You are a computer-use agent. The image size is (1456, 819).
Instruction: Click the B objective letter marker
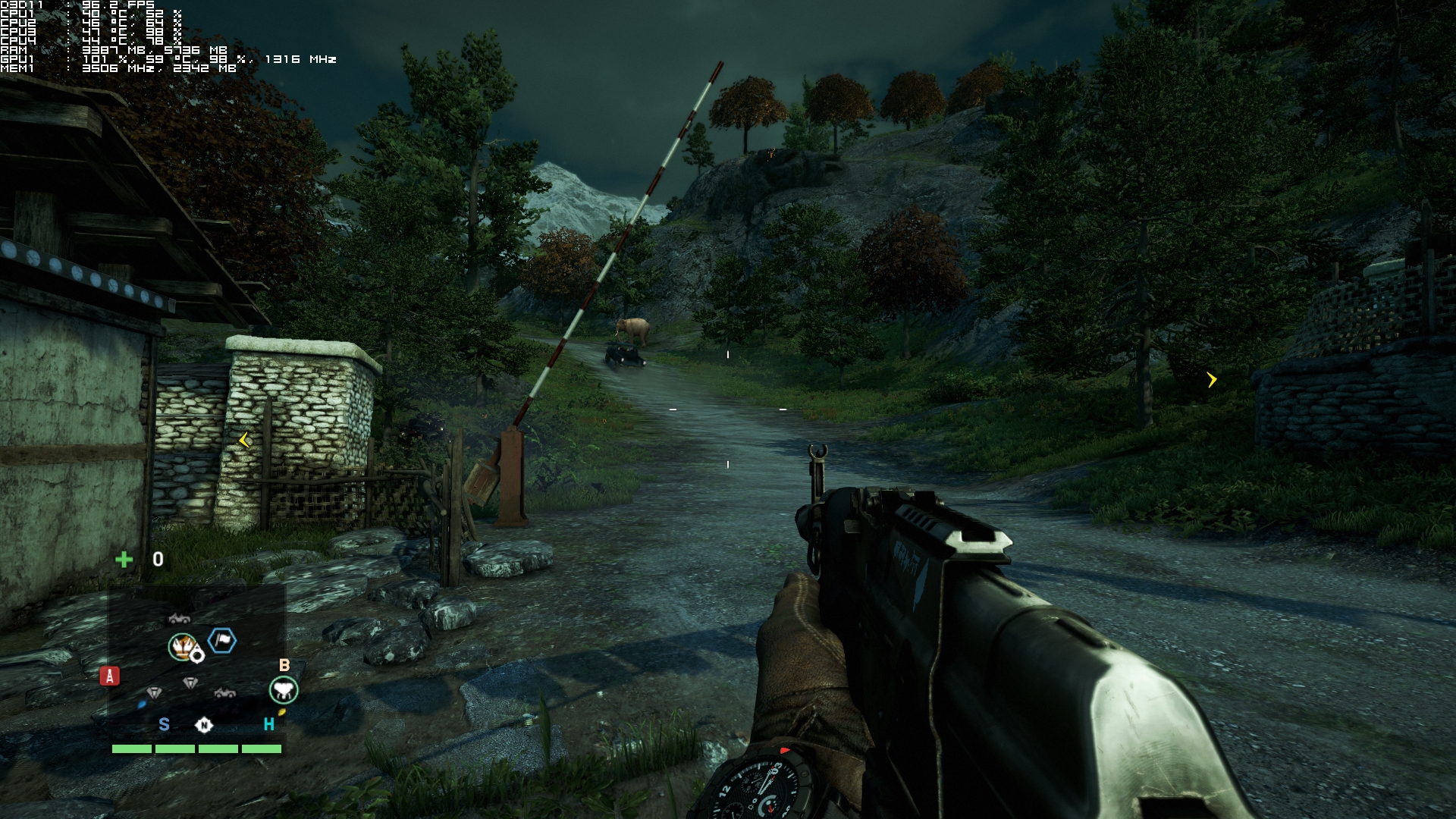point(284,665)
